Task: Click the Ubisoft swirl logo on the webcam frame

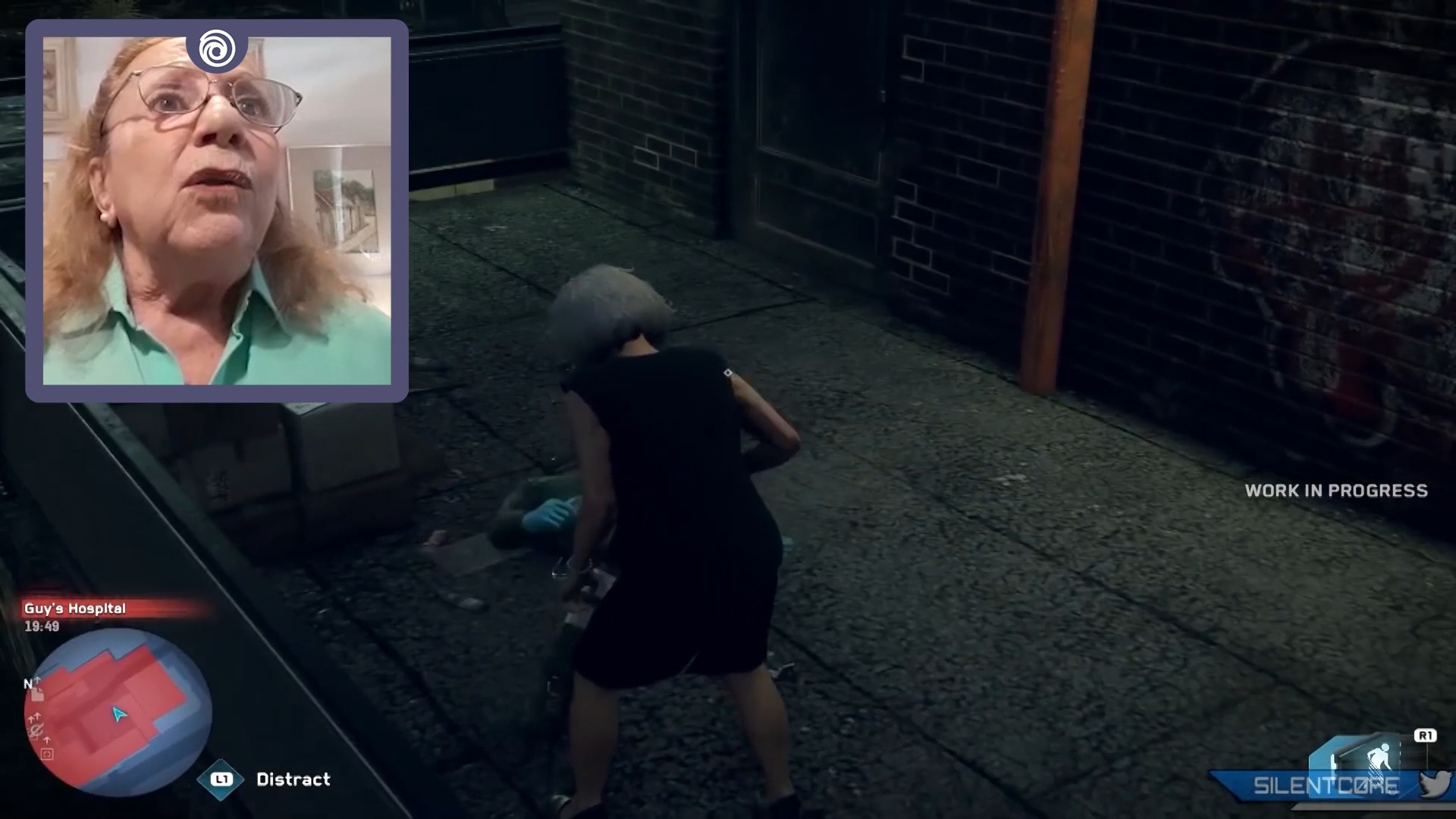Action: point(217,49)
